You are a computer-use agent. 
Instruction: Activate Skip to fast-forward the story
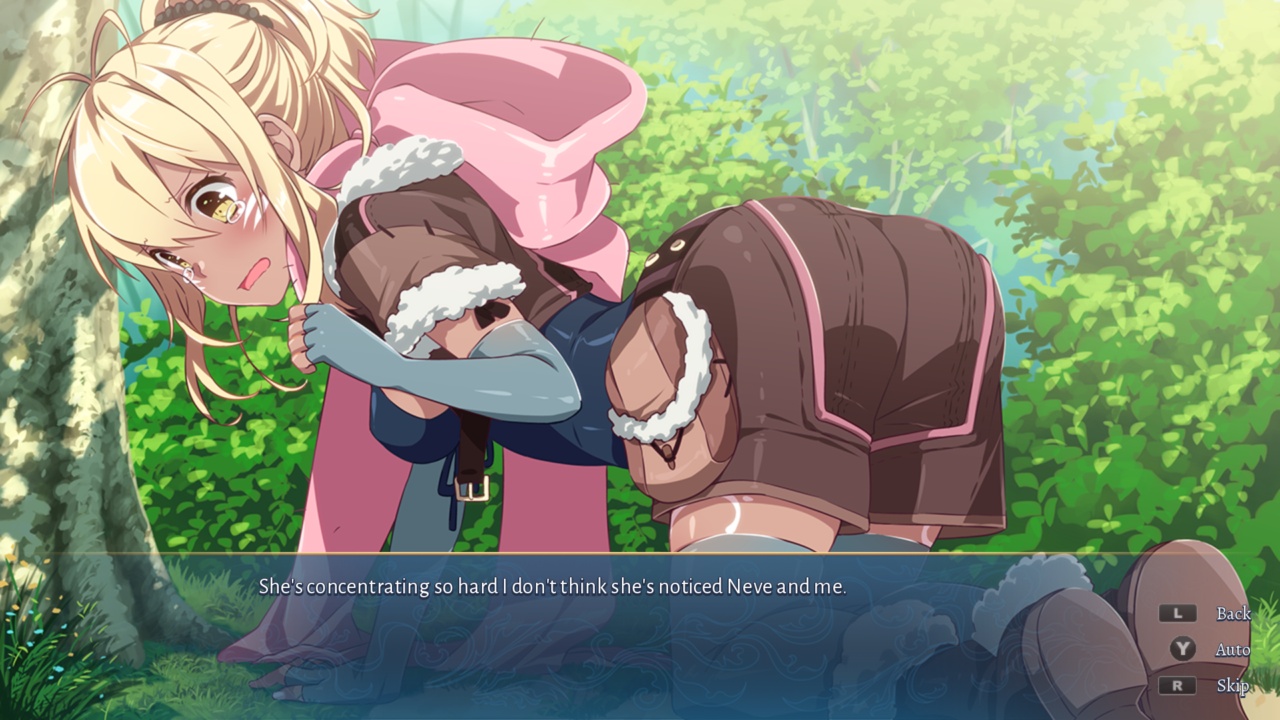[1235, 687]
